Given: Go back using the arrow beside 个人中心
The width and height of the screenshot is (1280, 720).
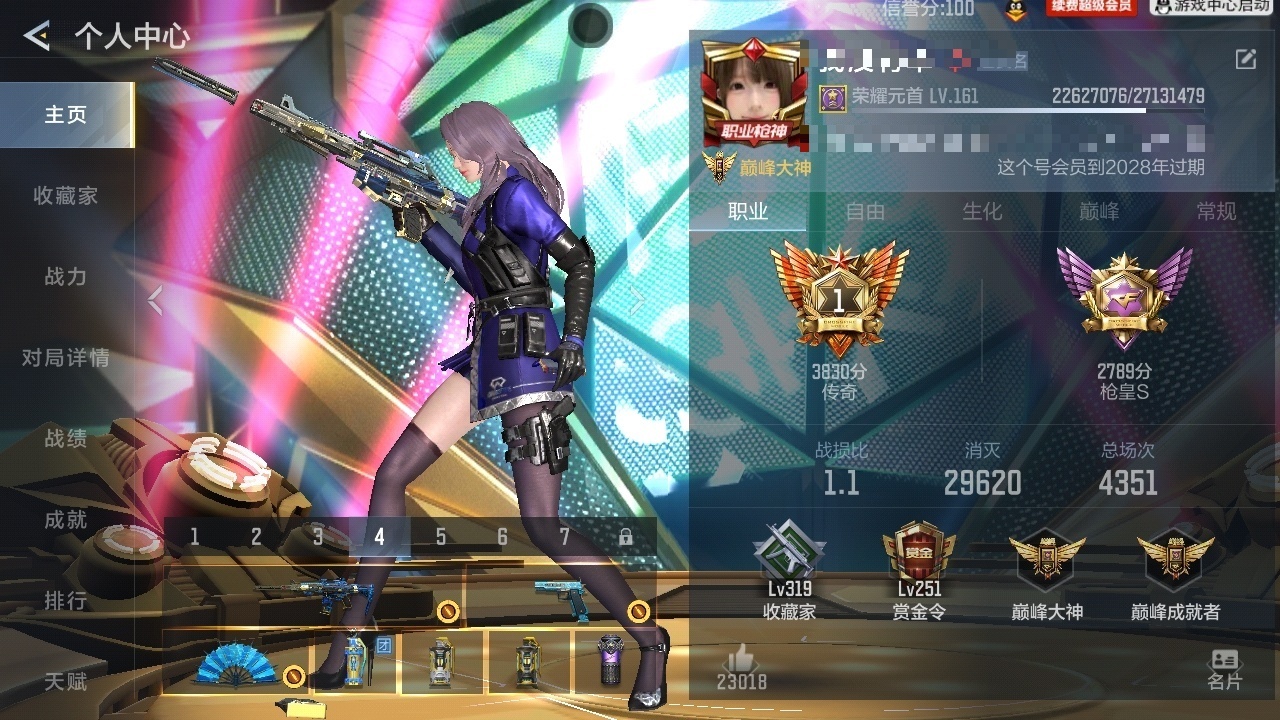Looking at the screenshot, I should tap(37, 37).
